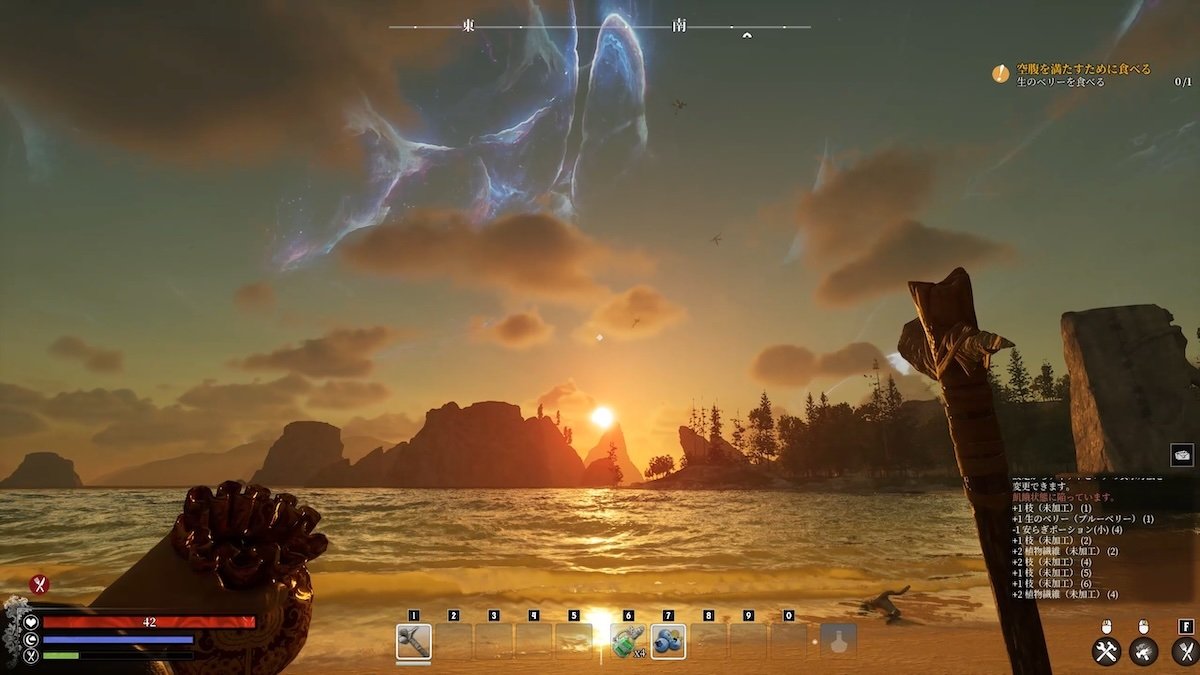The height and width of the screenshot is (675, 1200).
Task: Activate the crossed wrench and hammer icon
Action: click(1106, 652)
